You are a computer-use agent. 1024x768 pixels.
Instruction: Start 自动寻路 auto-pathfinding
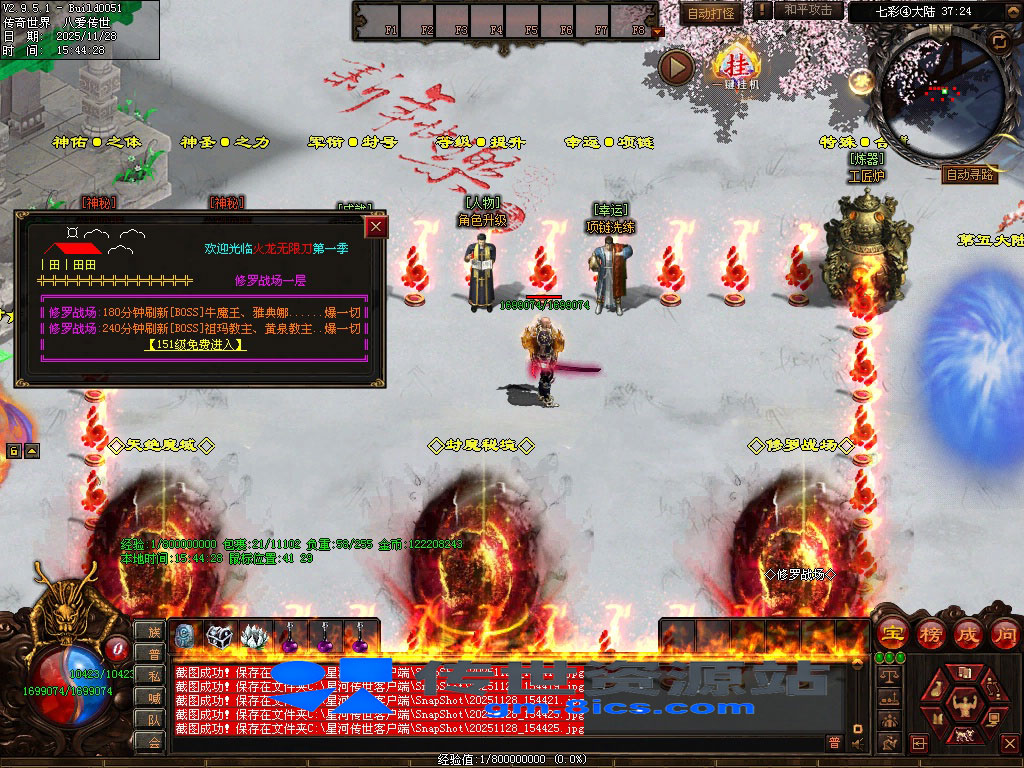click(969, 174)
